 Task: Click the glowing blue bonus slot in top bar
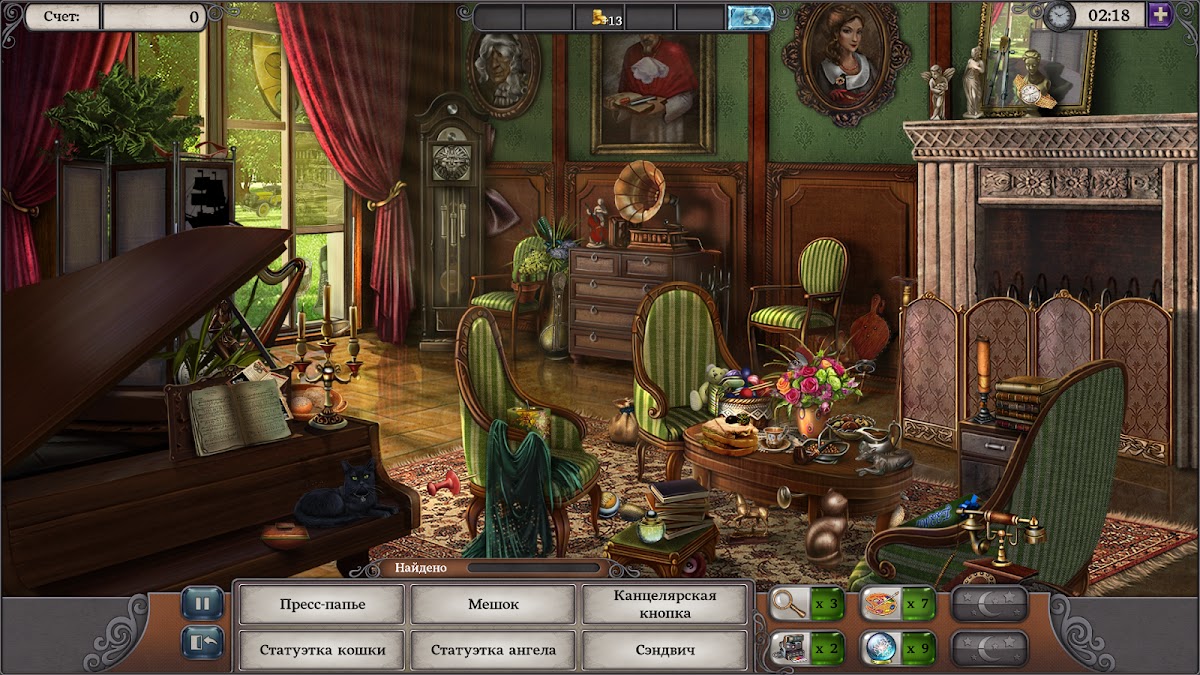click(750, 17)
